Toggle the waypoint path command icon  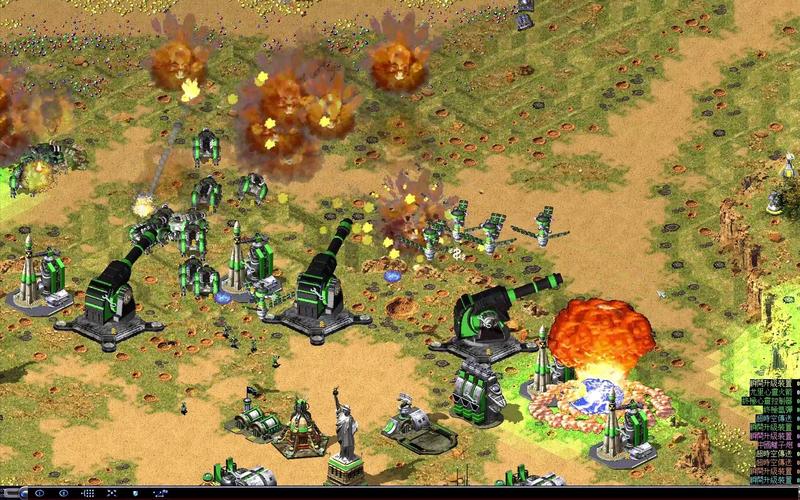coord(160,493)
